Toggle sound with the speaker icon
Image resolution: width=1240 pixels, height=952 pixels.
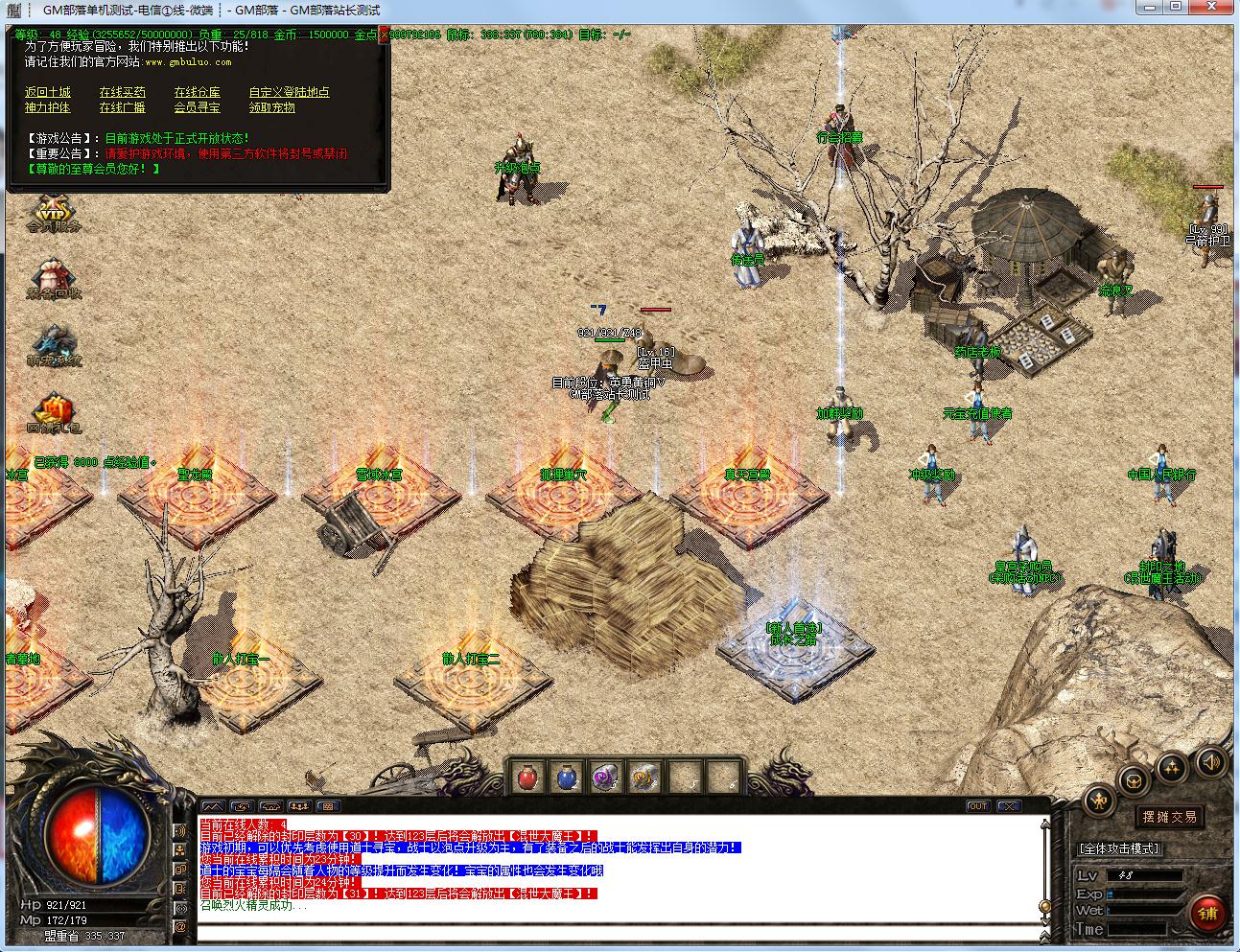pos(1211,762)
